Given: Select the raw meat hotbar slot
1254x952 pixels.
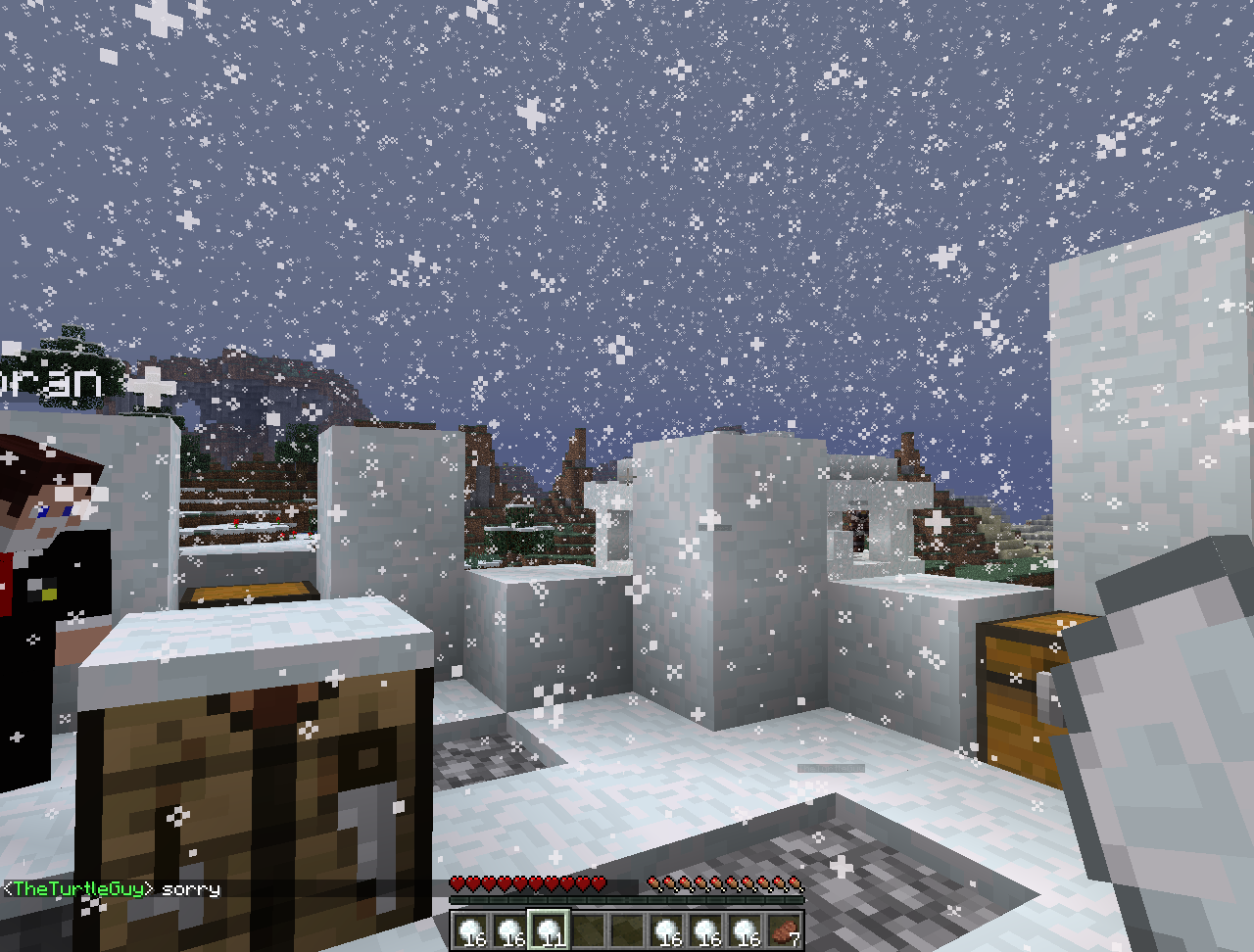Looking at the screenshot, I should tap(785, 929).
